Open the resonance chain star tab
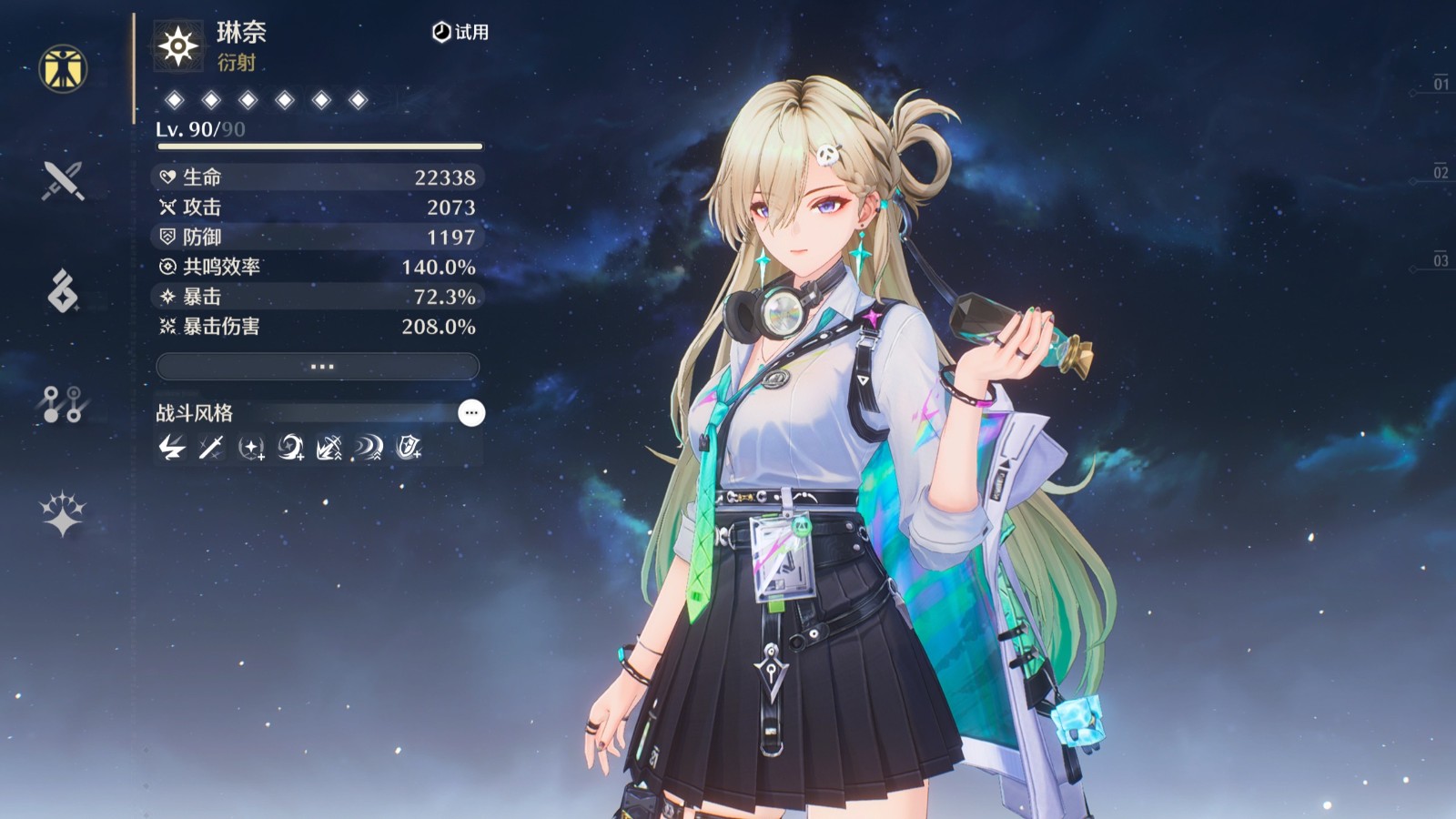The image size is (1456, 819). (63, 514)
